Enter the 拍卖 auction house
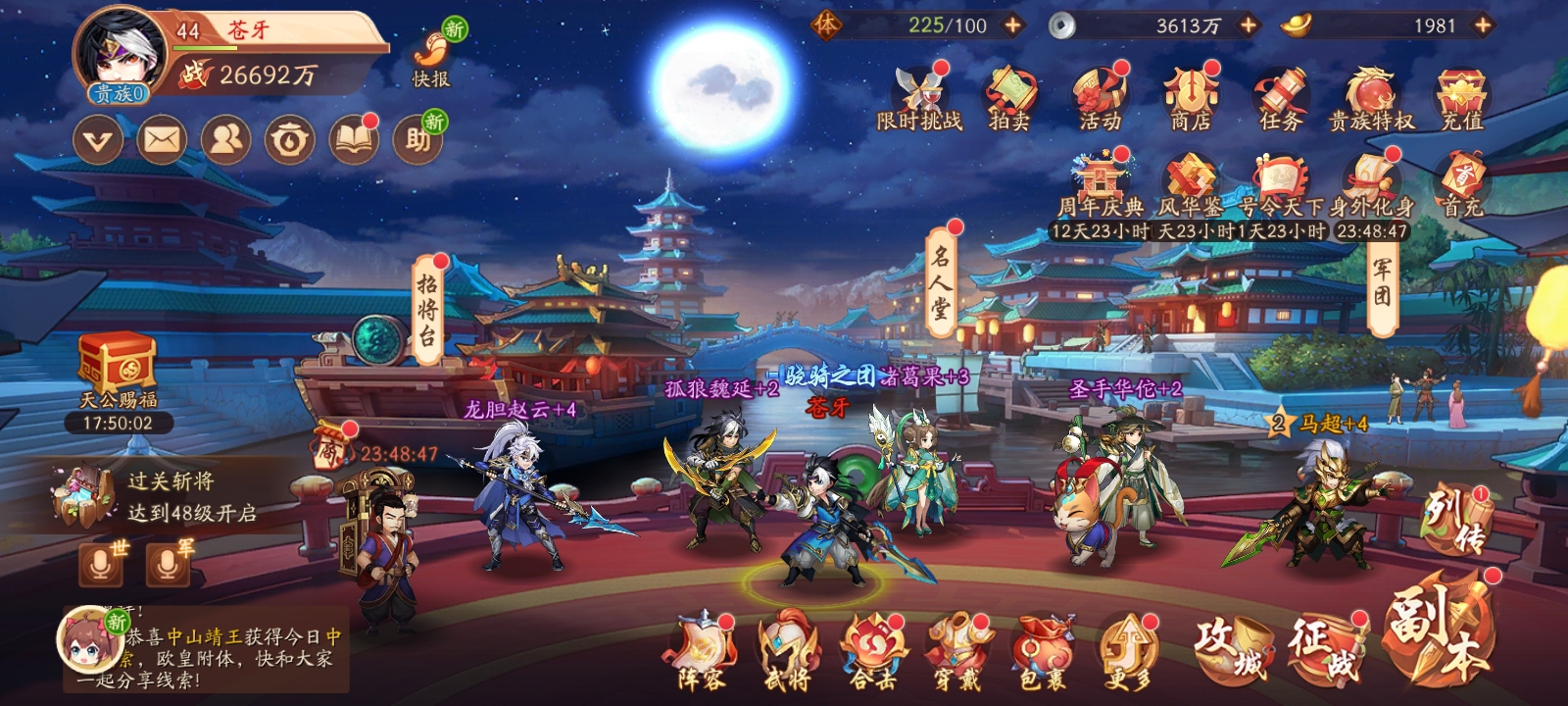Image resolution: width=1568 pixels, height=706 pixels. click(x=1009, y=98)
